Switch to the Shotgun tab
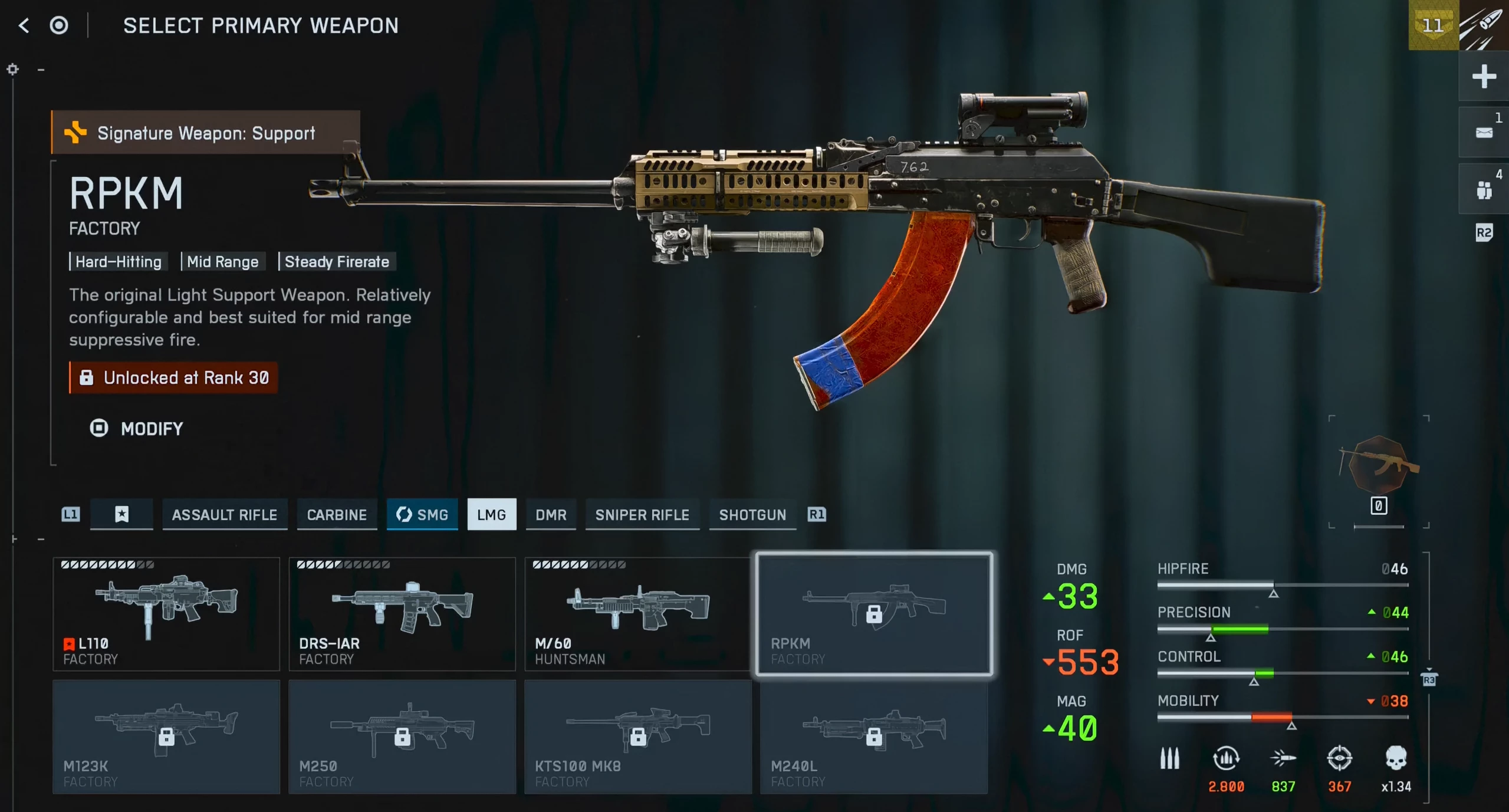This screenshot has width=1509, height=812. (x=752, y=514)
